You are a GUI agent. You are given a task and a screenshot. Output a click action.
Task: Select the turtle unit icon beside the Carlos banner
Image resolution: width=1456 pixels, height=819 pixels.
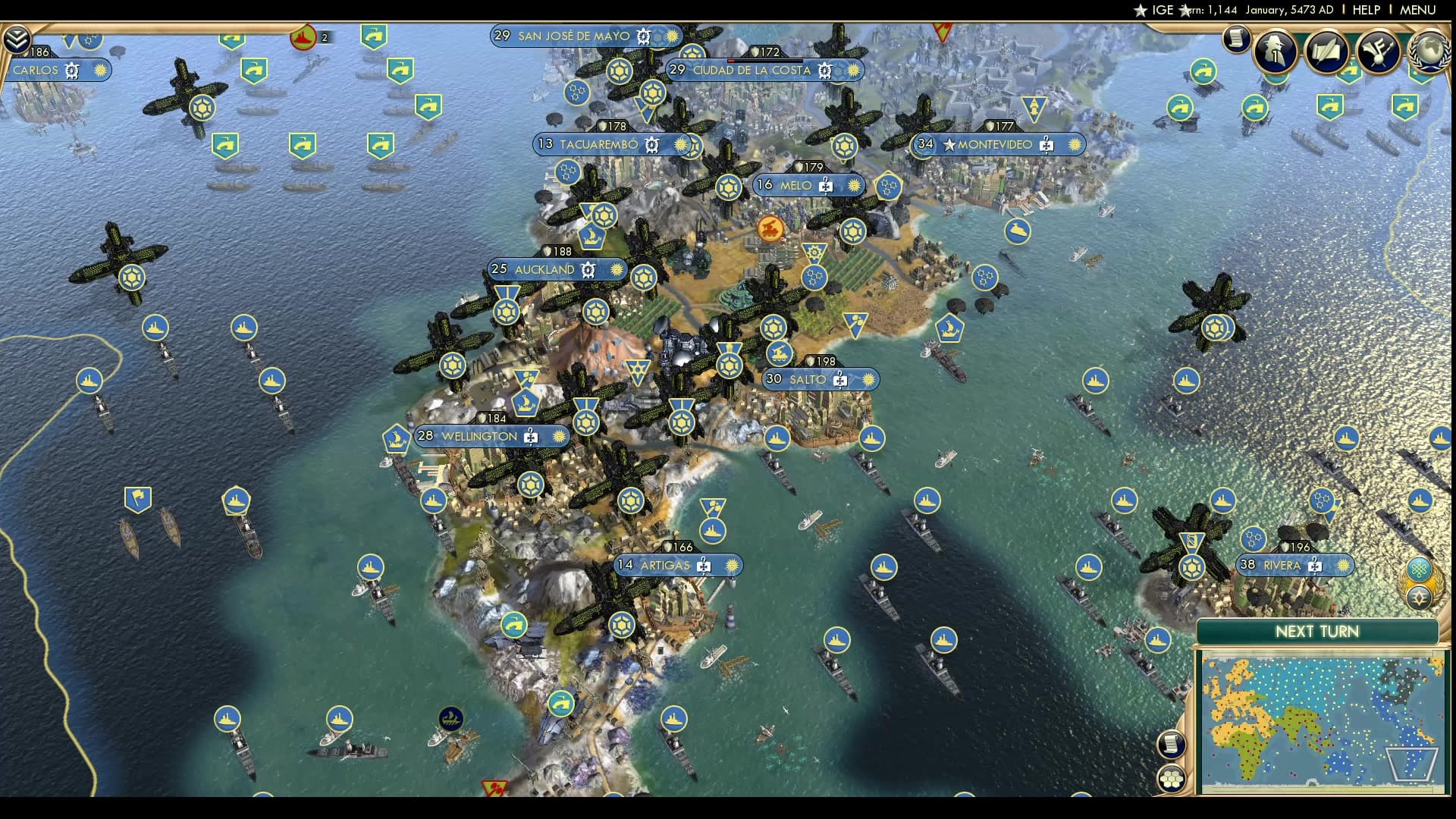(x=72, y=71)
